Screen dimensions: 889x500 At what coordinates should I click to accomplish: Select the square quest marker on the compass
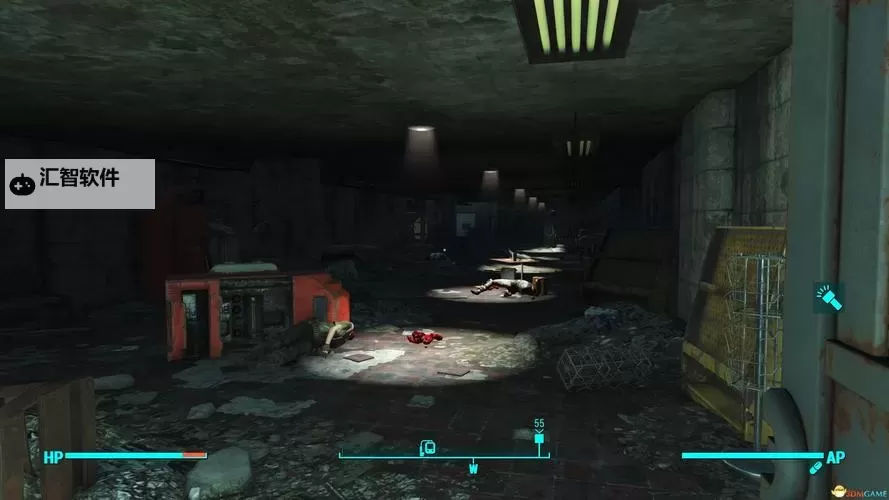[539, 438]
